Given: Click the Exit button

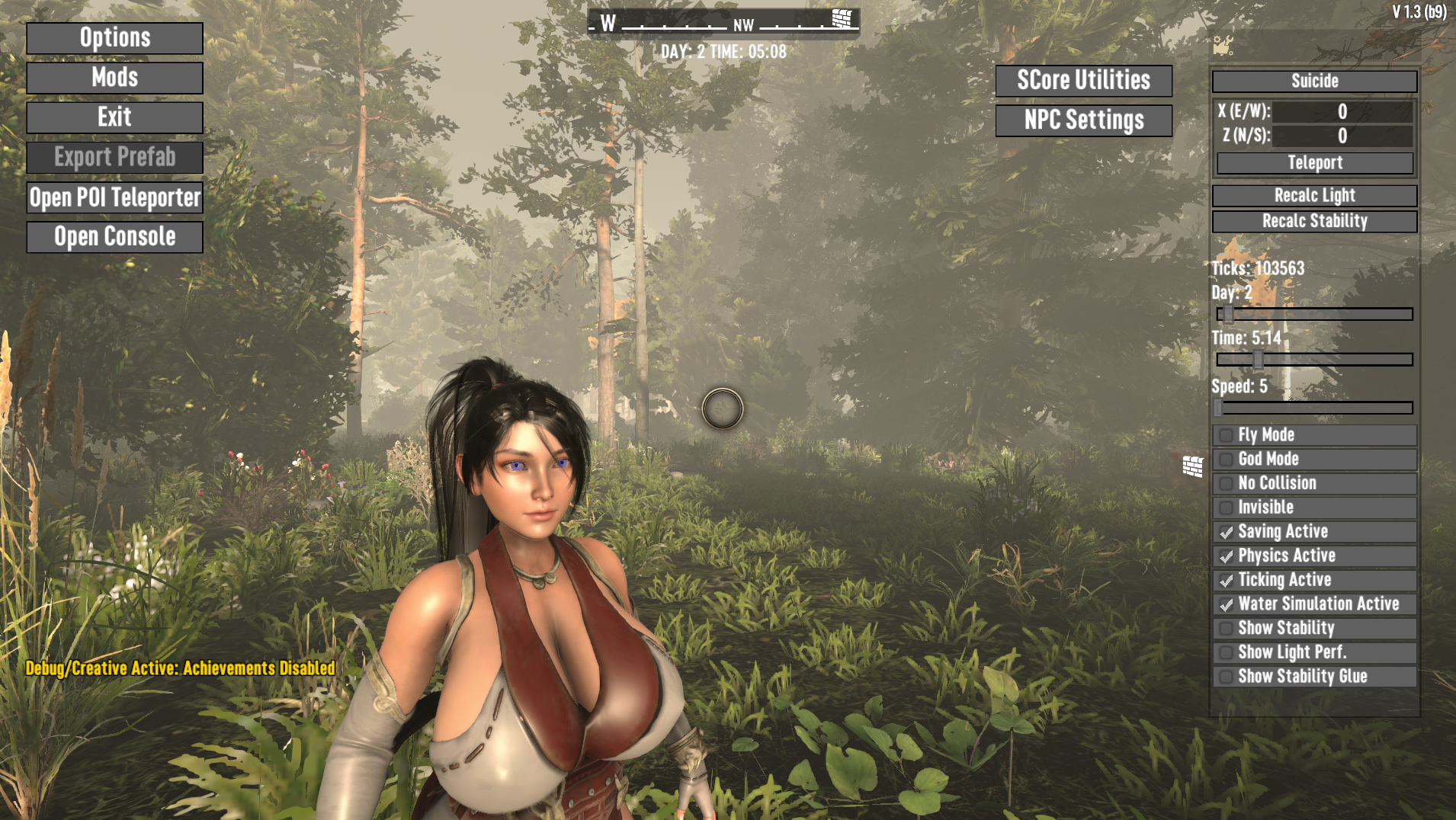Looking at the screenshot, I should (x=114, y=117).
